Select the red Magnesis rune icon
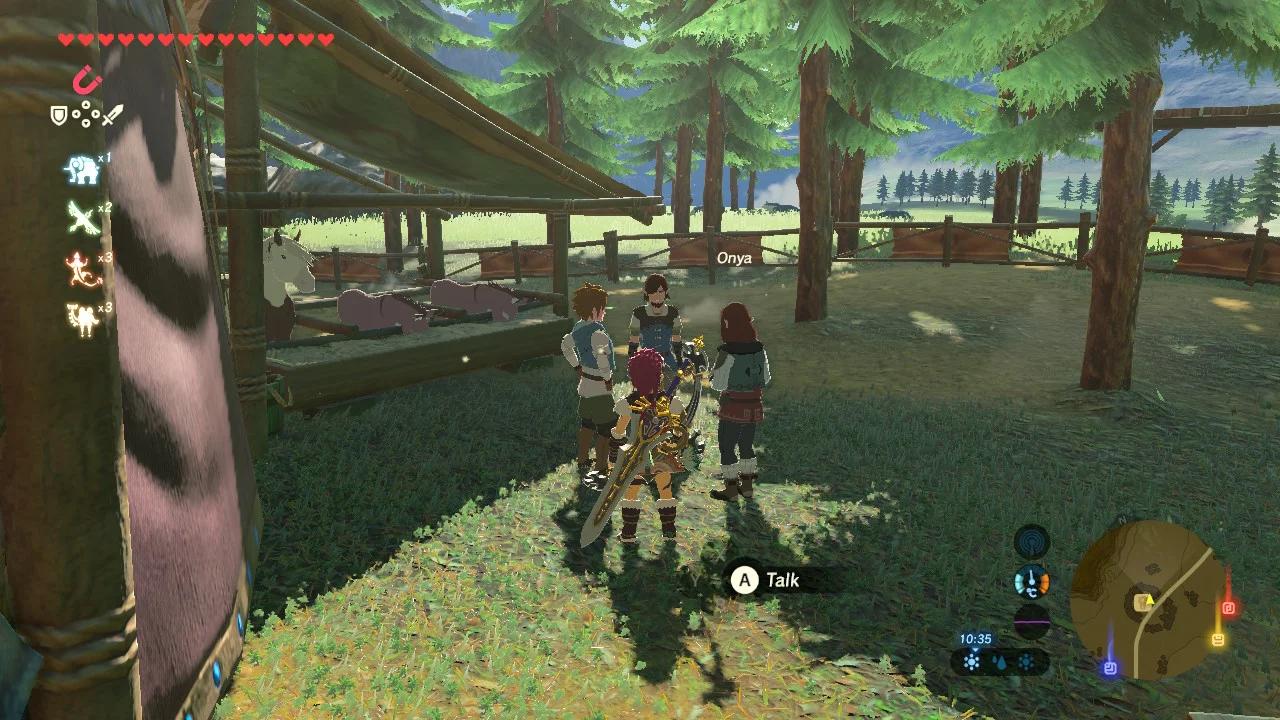Screen dimensions: 1280x720 click(x=87, y=79)
